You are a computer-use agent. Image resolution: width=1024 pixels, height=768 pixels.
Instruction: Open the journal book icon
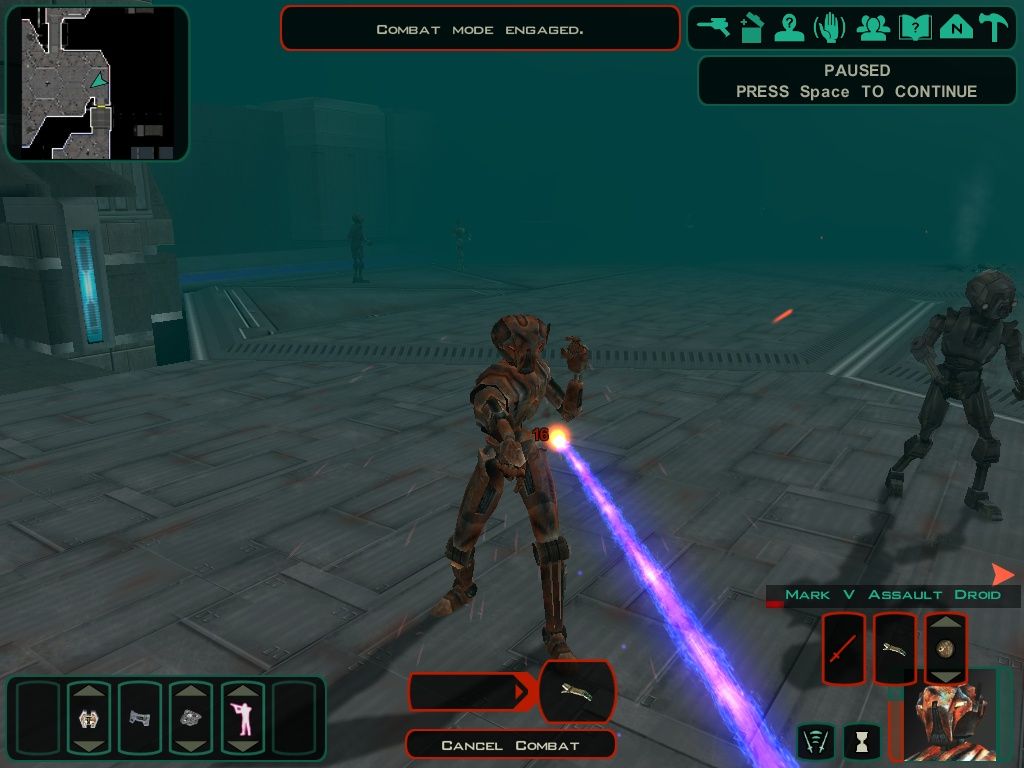915,27
